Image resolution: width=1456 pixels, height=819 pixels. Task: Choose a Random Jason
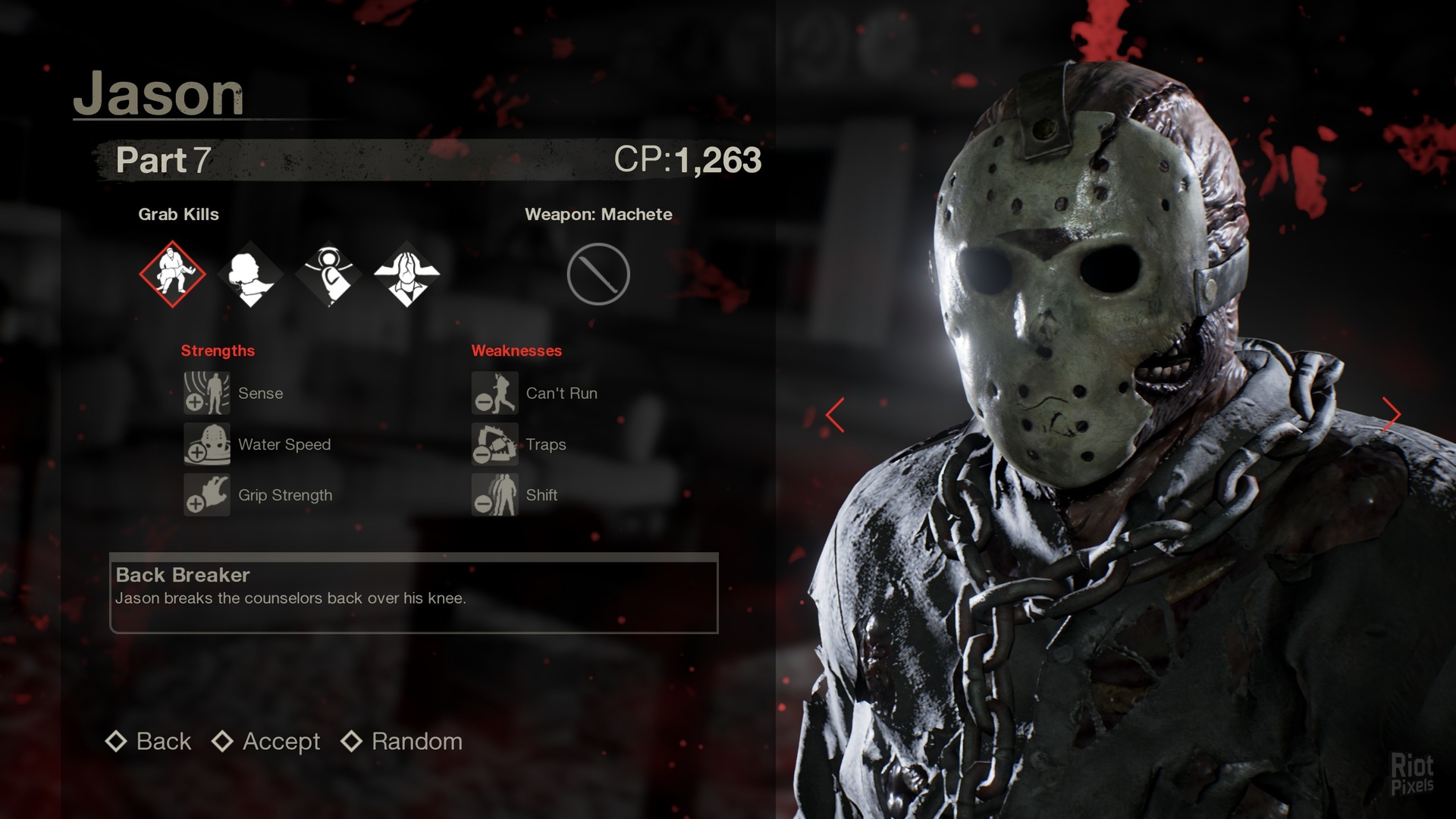click(403, 741)
